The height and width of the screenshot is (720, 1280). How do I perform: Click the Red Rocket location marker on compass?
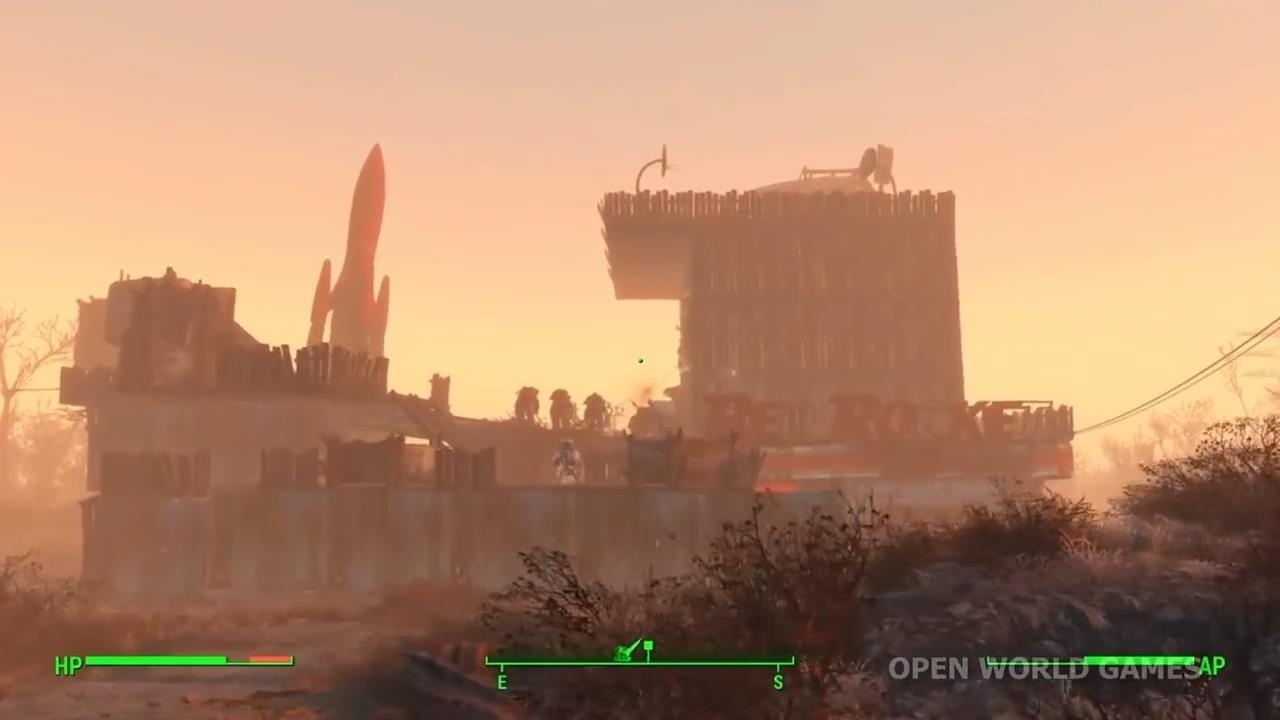pyautogui.click(x=624, y=653)
